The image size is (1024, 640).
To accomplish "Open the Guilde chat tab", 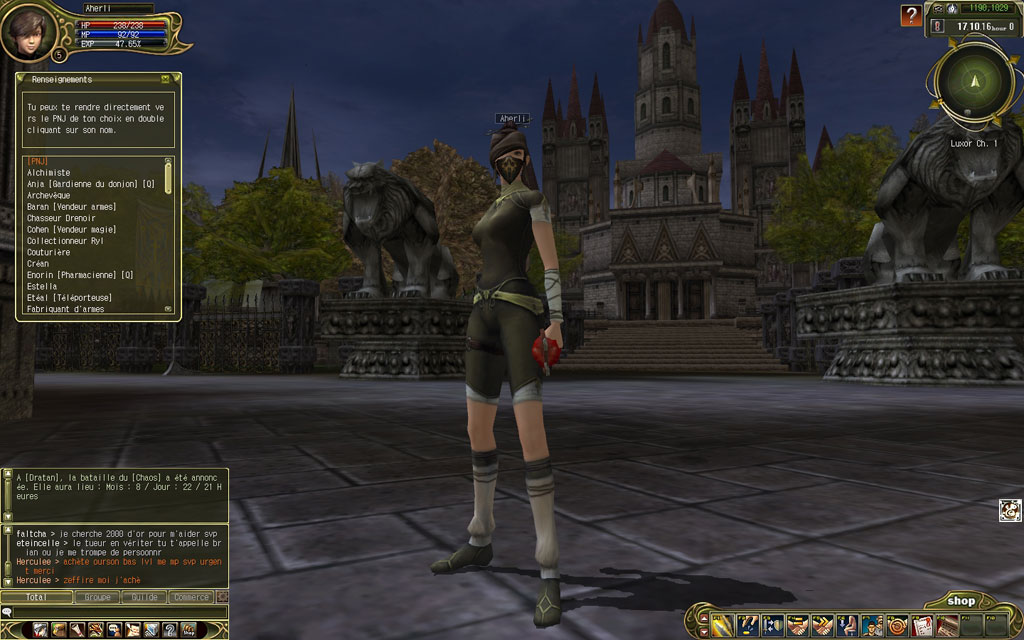I will click(x=144, y=597).
